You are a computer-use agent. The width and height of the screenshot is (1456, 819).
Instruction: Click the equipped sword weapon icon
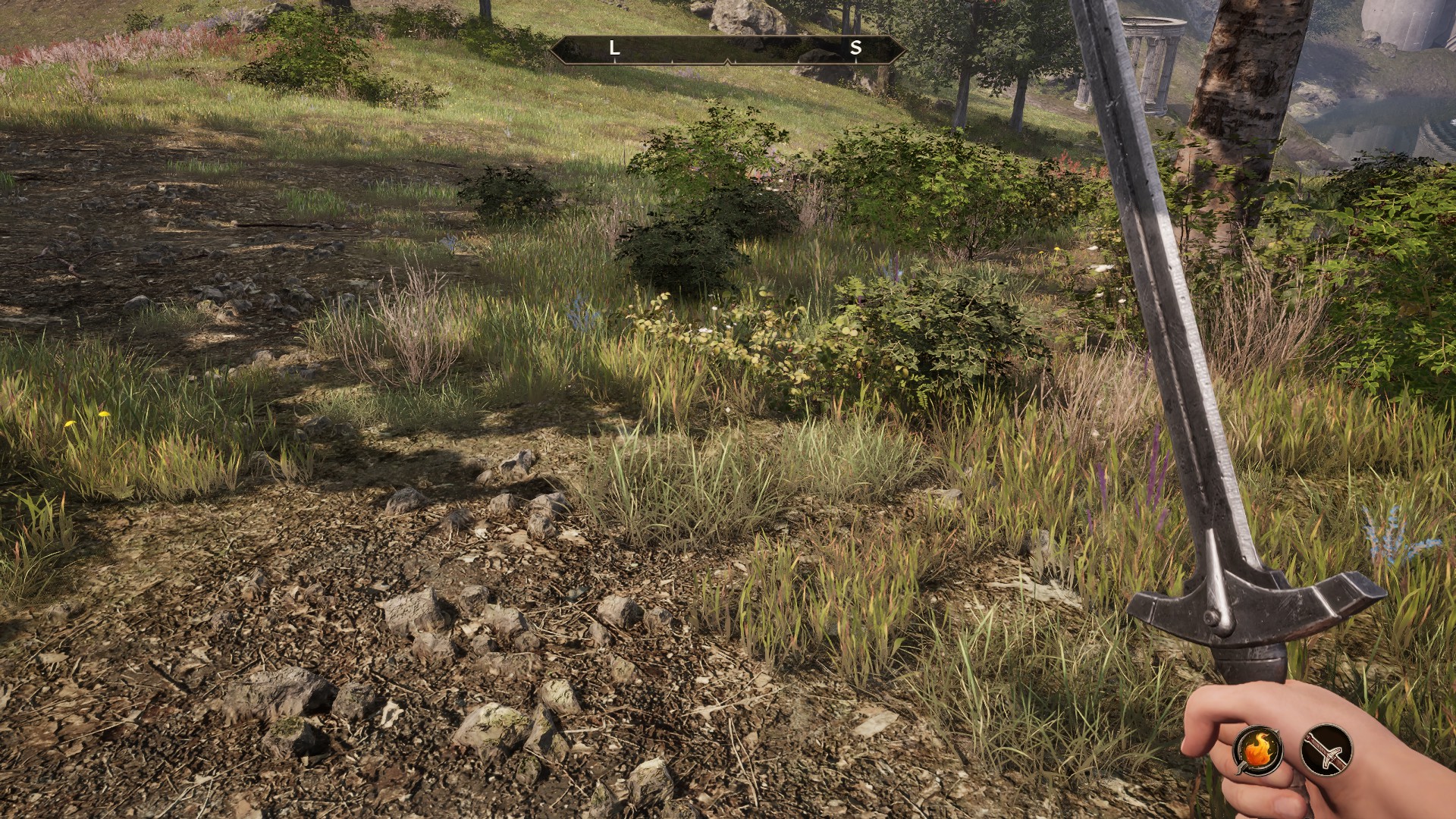(1326, 749)
